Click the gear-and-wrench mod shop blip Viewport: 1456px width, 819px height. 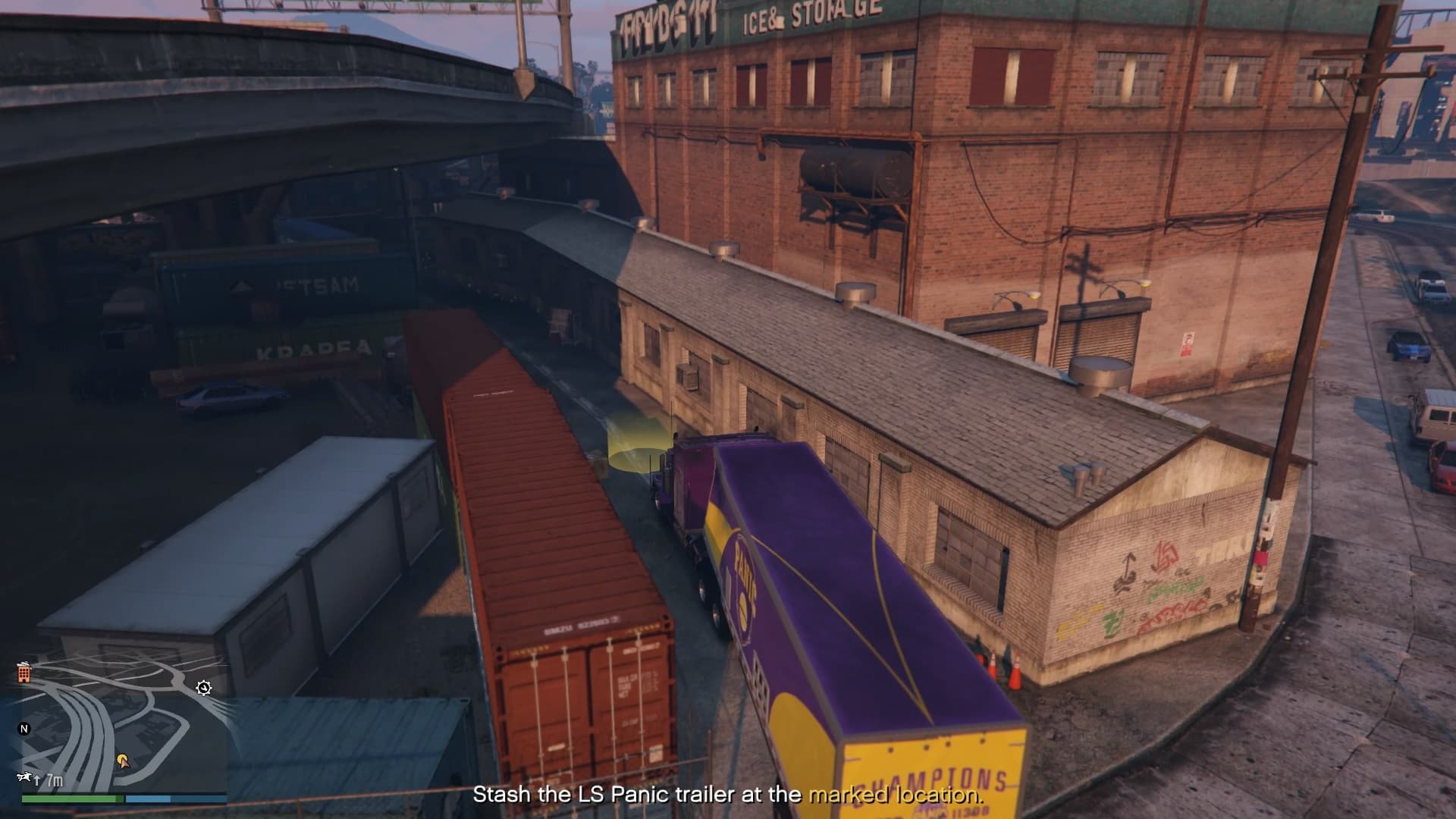[x=203, y=688]
